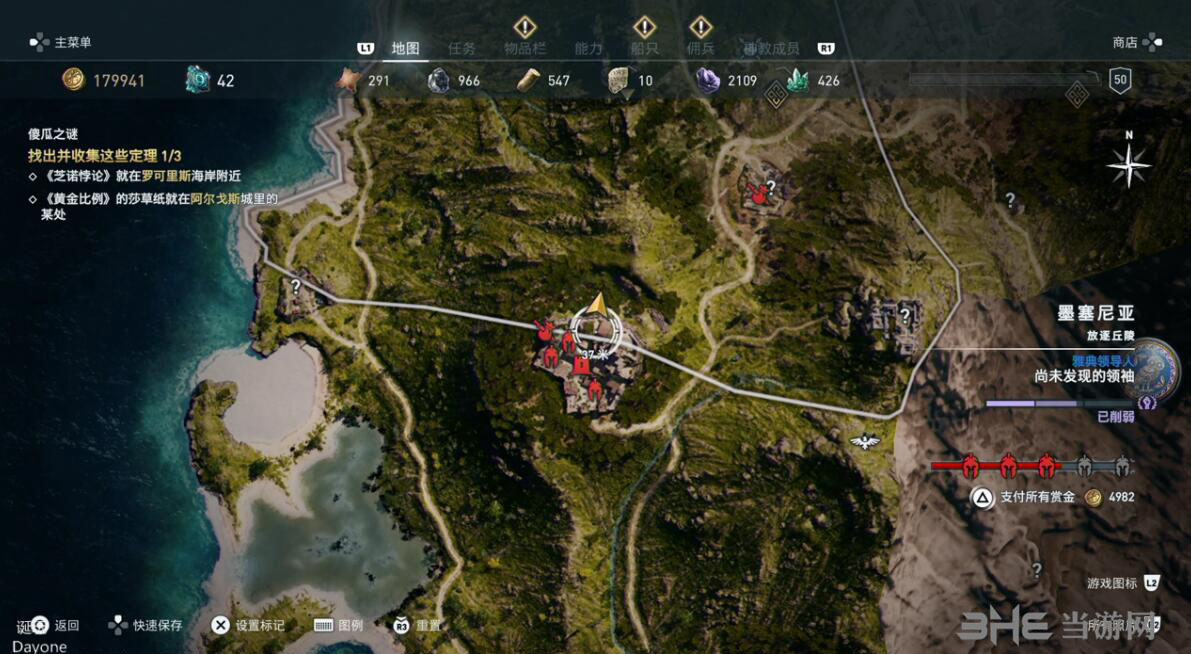Open the 主菜单 main menu
1191x654 pixels.
click(72, 42)
